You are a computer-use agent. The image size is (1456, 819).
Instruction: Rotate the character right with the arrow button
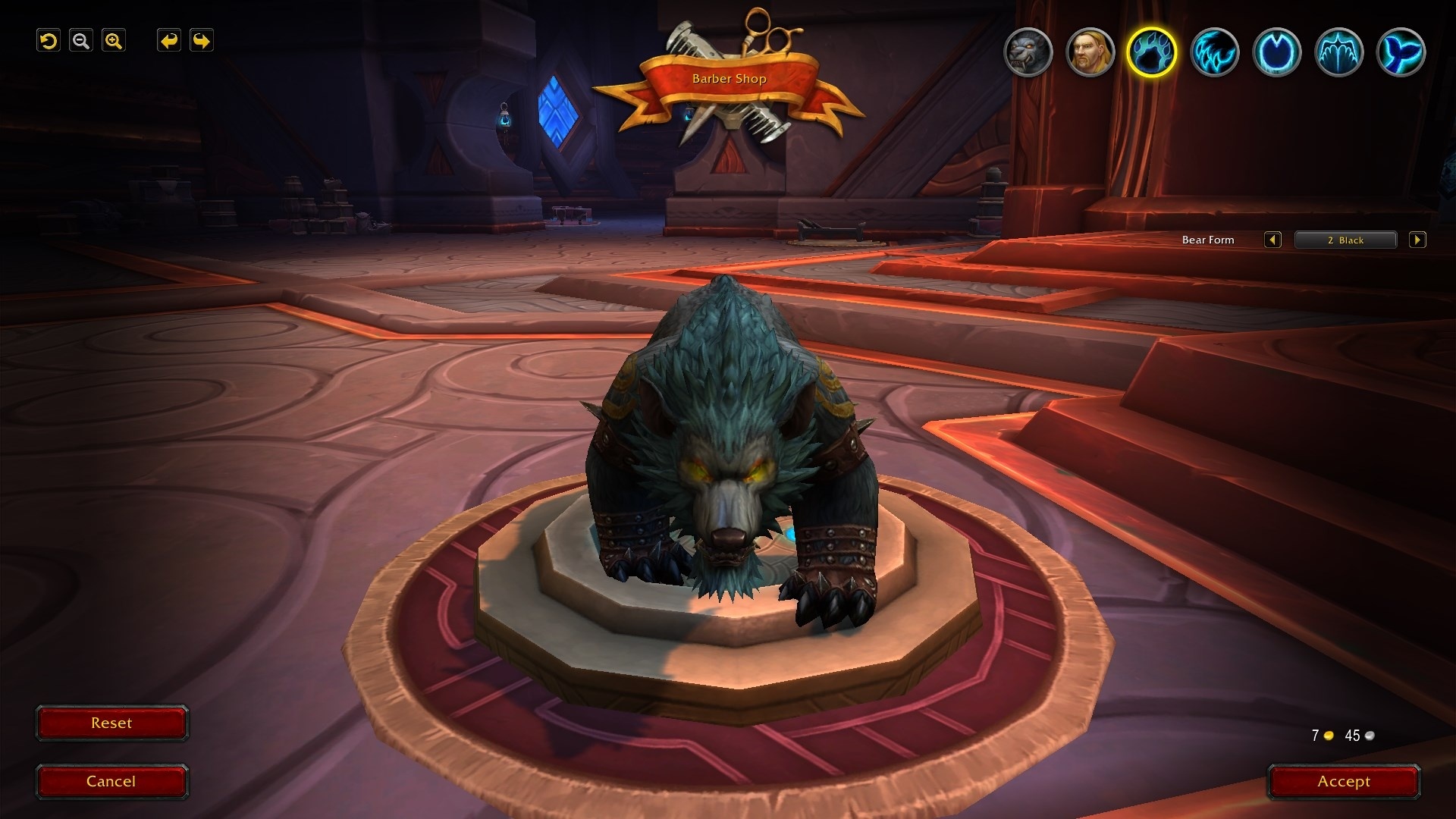tap(202, 41)
